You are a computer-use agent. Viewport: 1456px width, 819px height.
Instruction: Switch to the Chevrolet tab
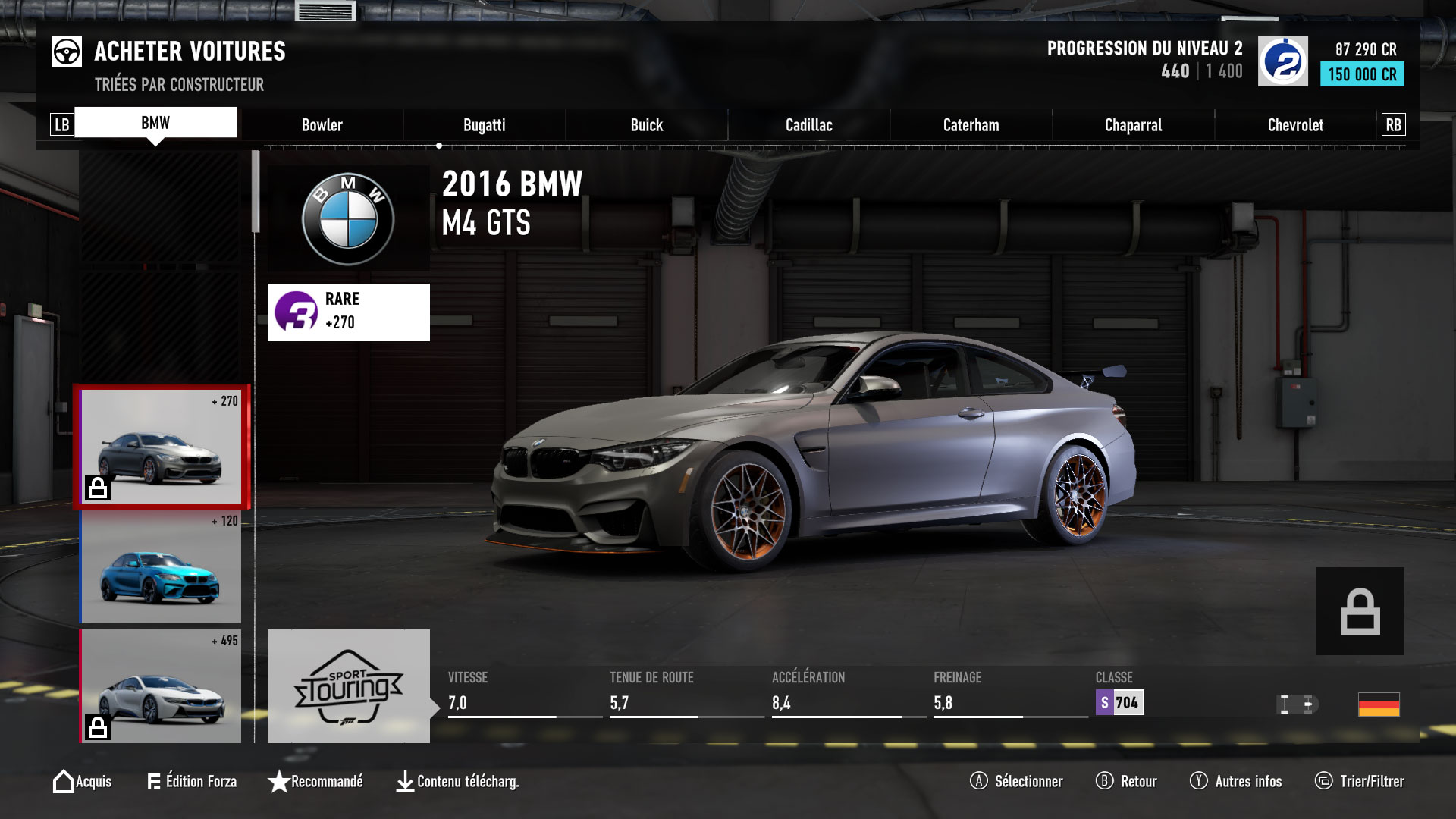[x=1294, y=124]
